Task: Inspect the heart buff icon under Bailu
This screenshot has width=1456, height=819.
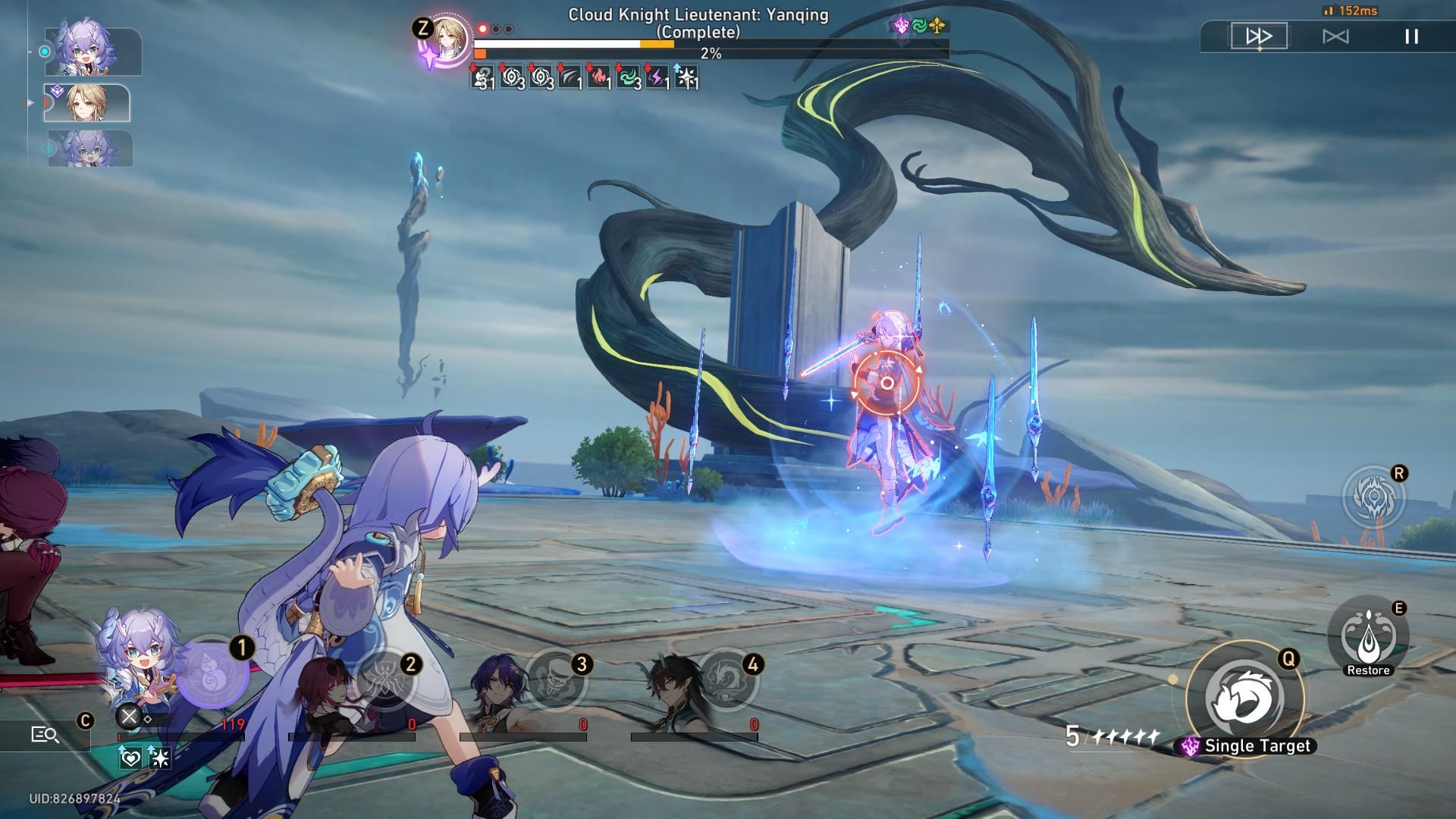Action: pos(130,757)
